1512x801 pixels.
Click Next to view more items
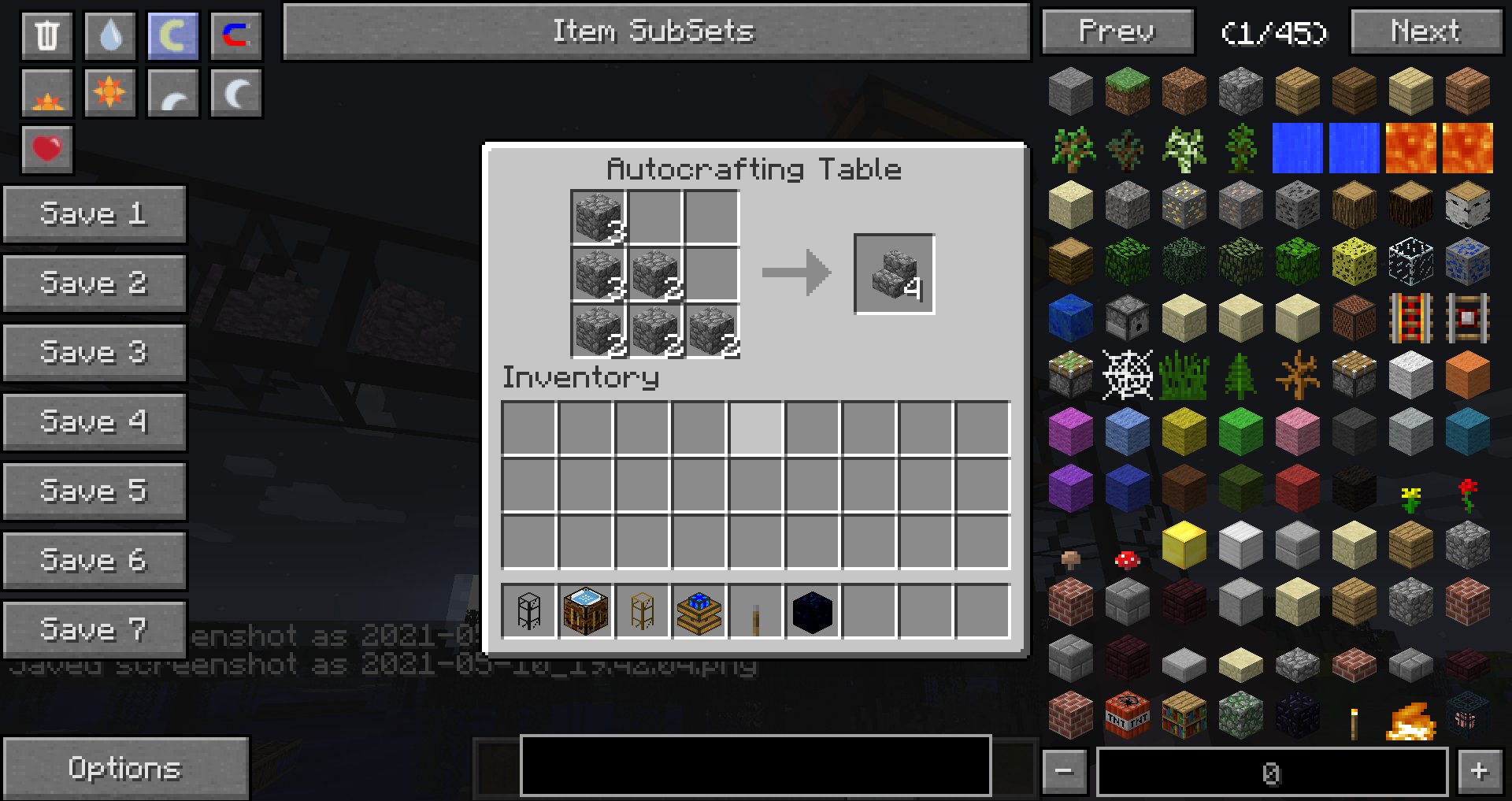(1425, 32)
